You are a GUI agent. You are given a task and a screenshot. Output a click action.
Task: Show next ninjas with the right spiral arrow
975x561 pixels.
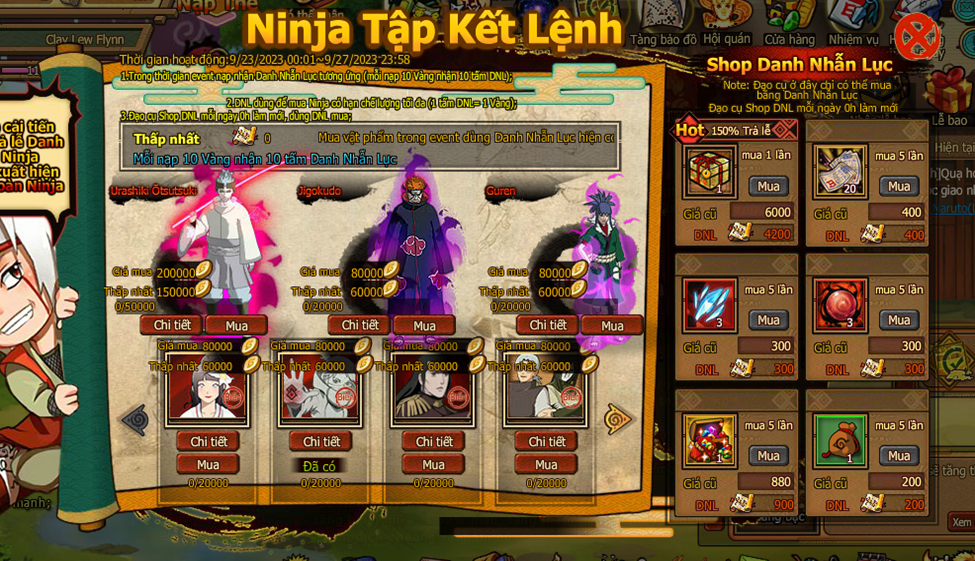coord(618,419)
